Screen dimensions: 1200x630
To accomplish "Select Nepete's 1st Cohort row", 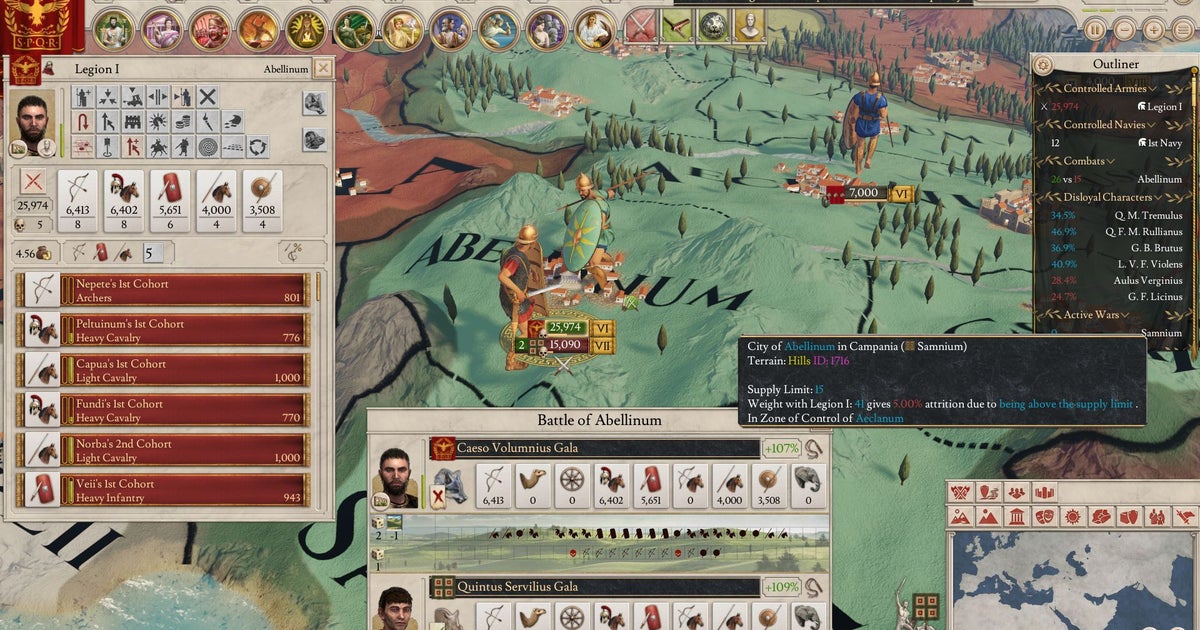I will click(166, 290).
